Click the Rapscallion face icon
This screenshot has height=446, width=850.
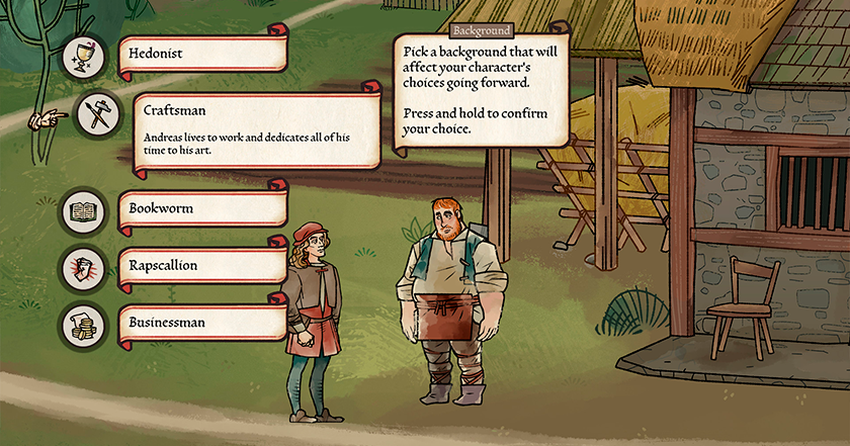[82, 267]
